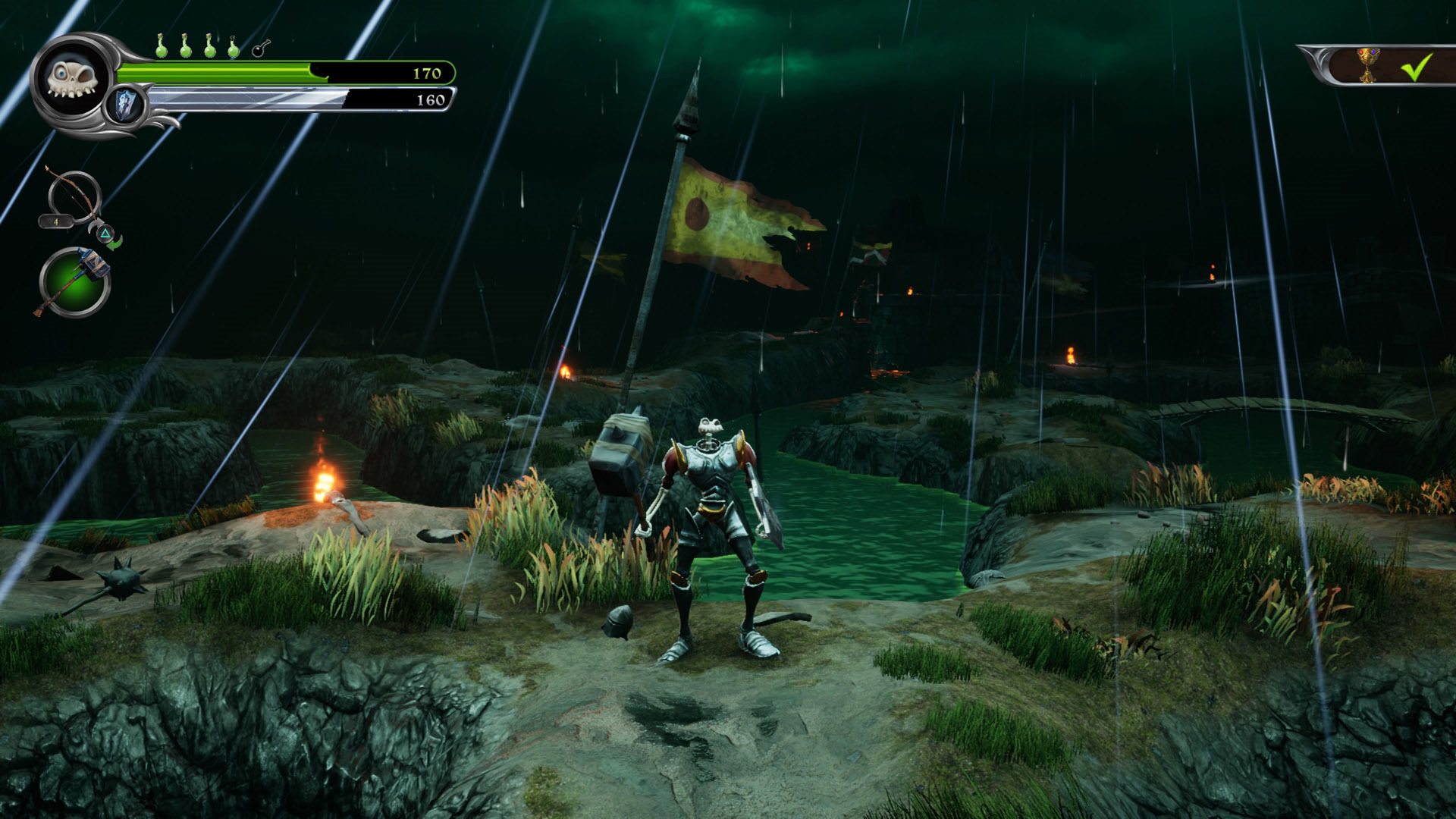
Task: Open the golden chalice tracker
Action: pyautogui.click(x=1368, y=65)
